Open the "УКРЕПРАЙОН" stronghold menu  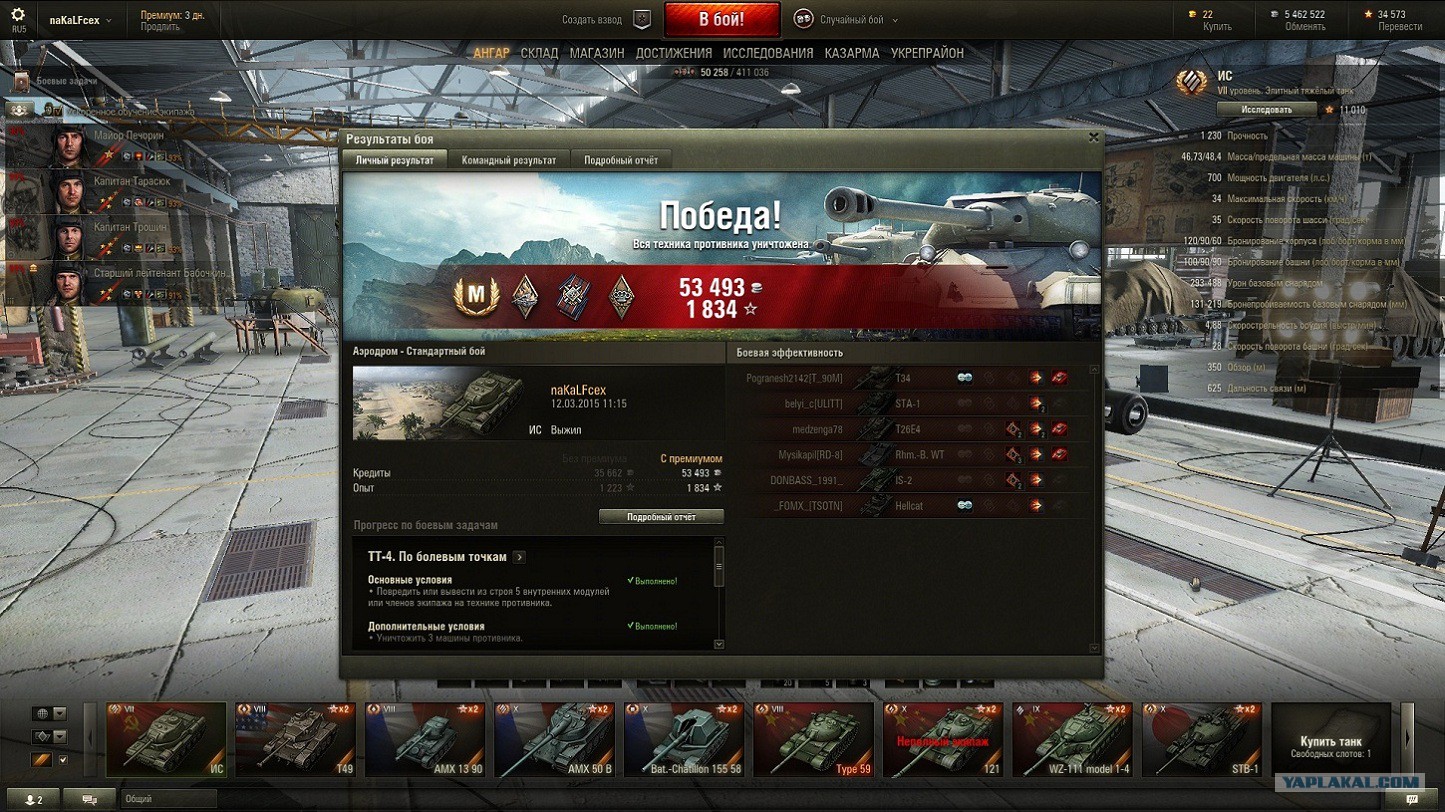pos(927,53)
